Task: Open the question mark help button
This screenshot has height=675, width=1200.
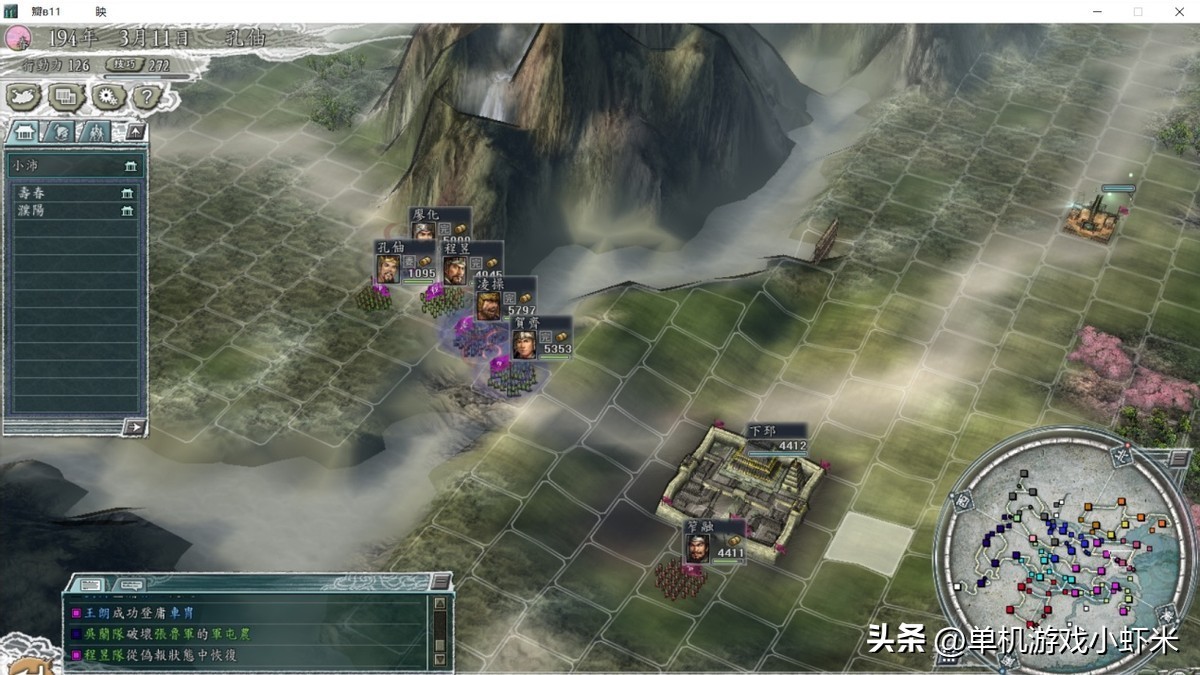Action: click(x=146, y=96)
